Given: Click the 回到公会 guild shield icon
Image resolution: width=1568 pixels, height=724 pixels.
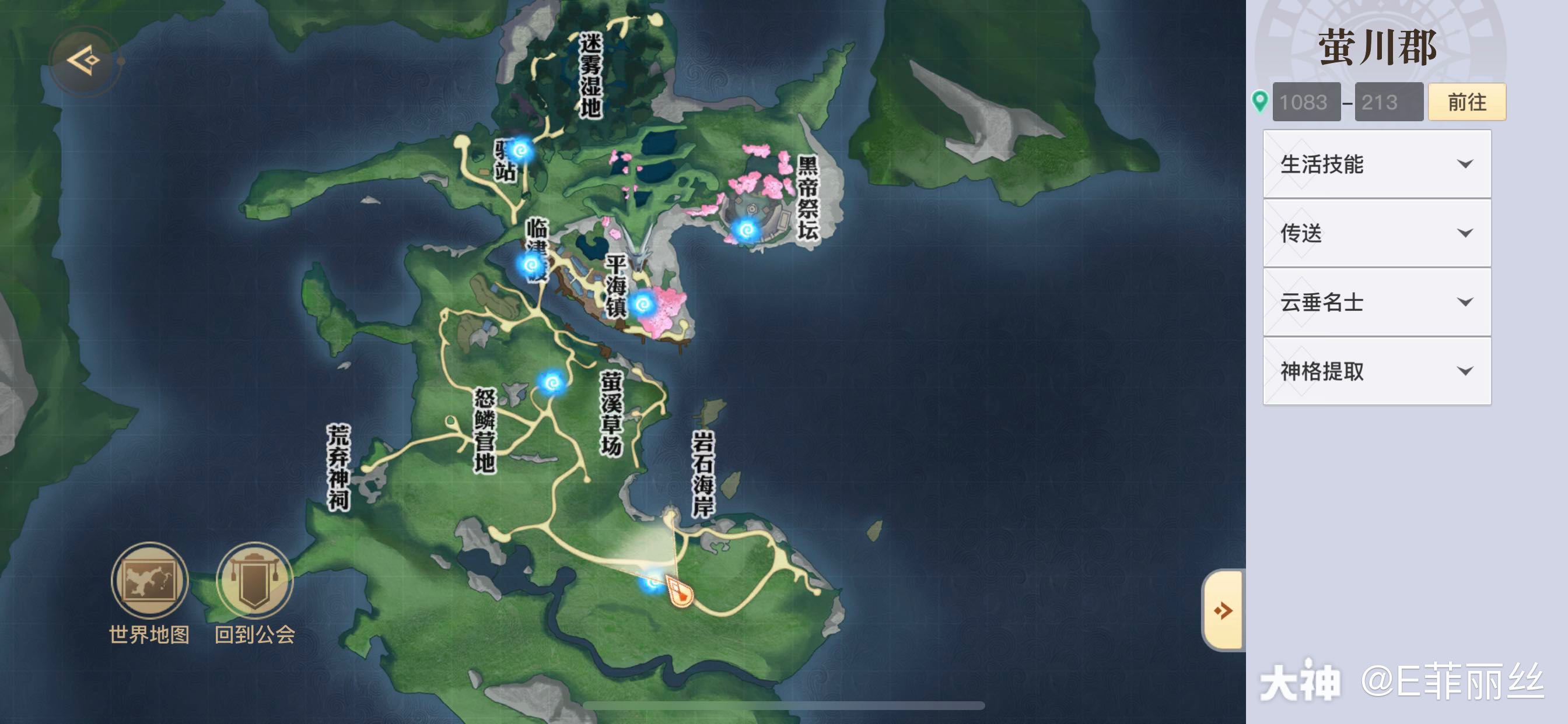Looking at the screenshot, I should click(256, 581).
